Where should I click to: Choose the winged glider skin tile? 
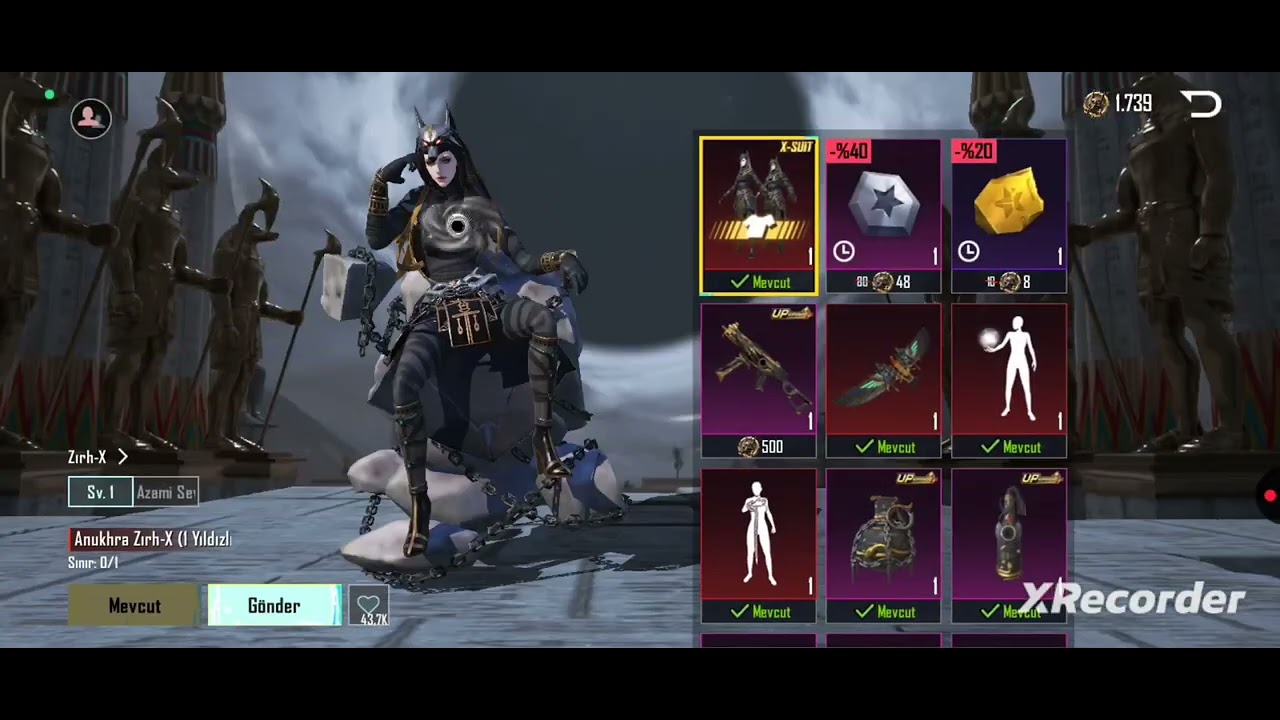883,380
